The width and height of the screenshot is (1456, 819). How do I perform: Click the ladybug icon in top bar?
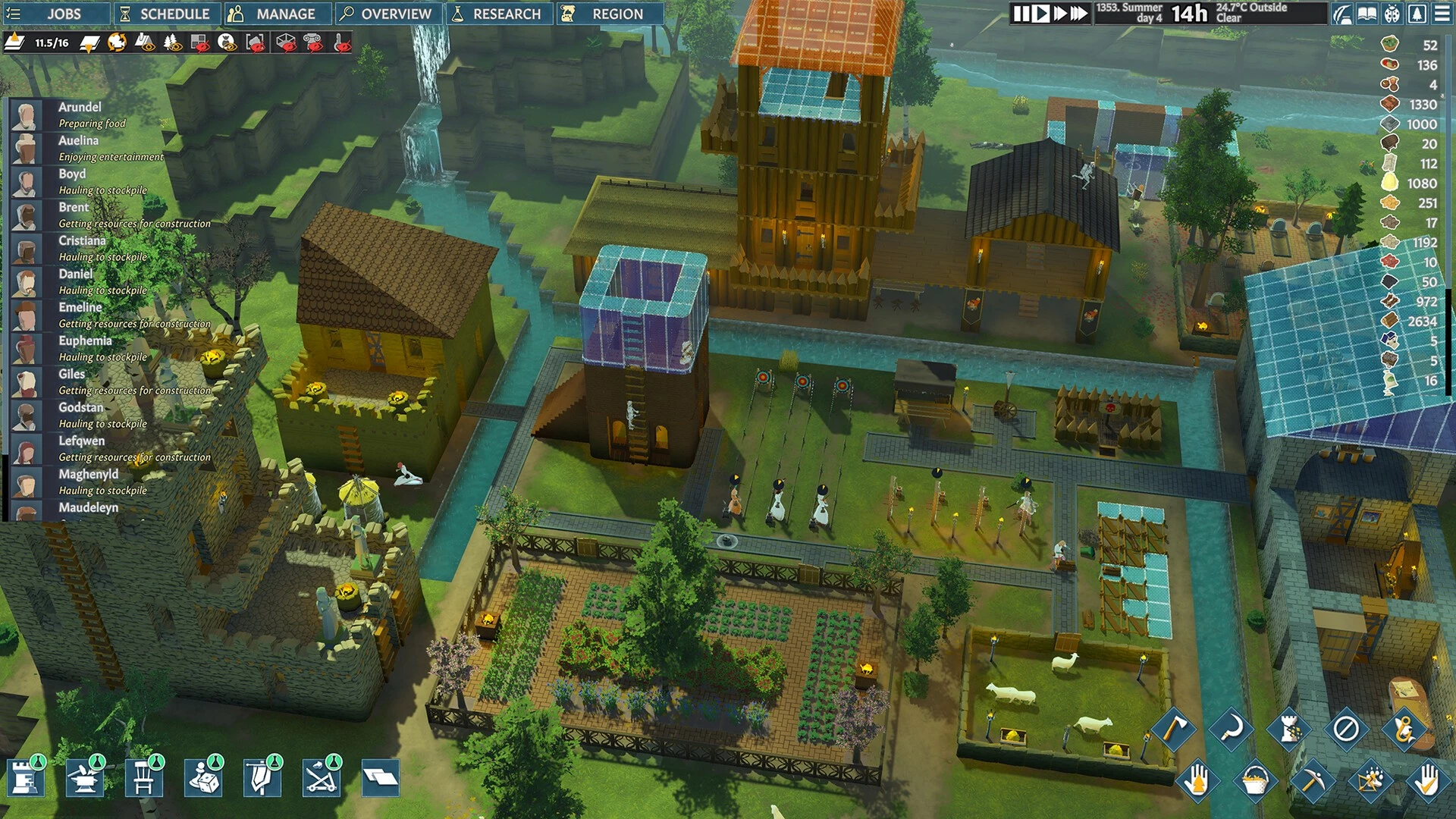(x=1392, y=14)
